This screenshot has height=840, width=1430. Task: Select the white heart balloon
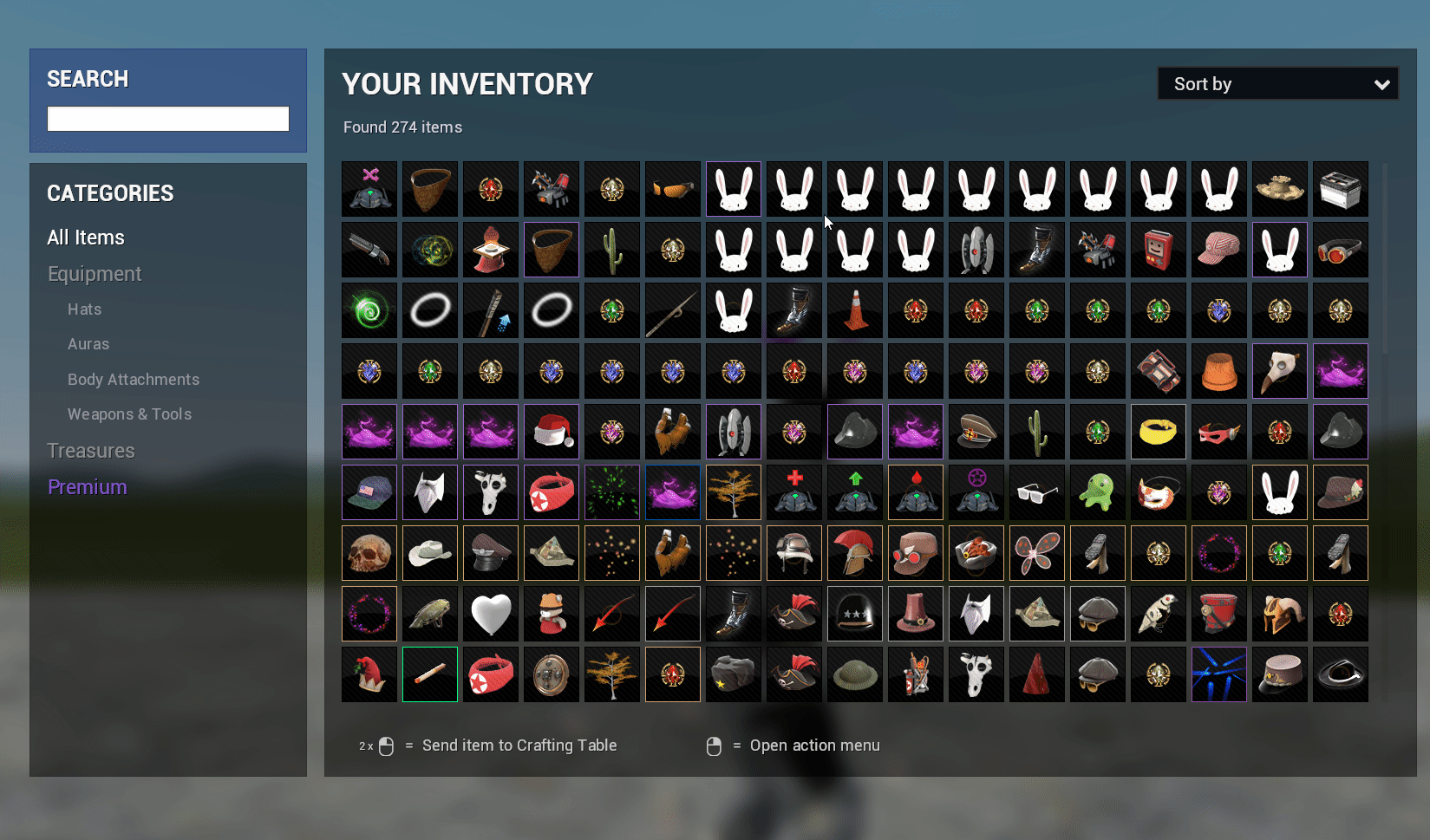[490, 613]
